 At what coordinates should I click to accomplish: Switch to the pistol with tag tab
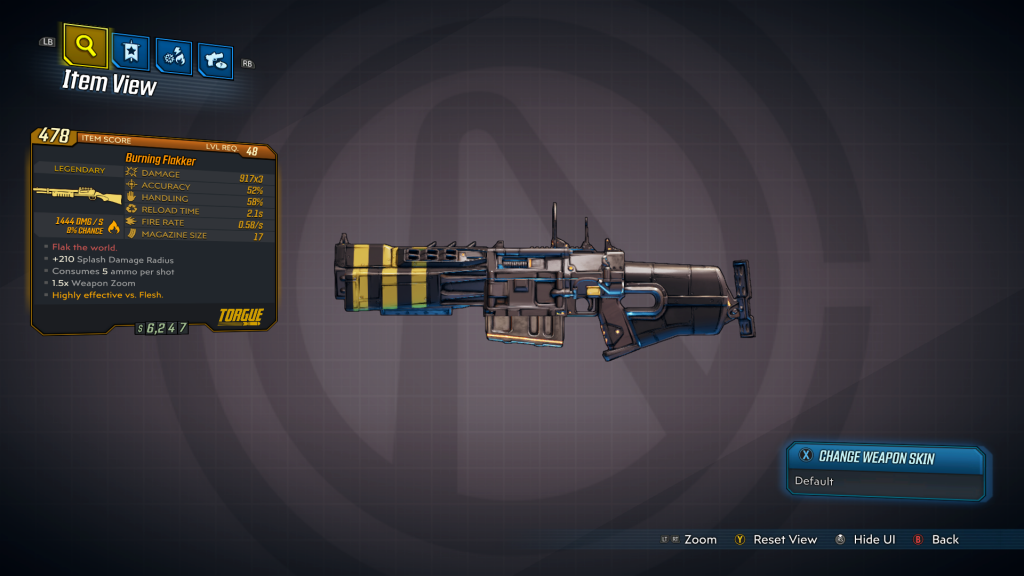pyautogui.click(x=215, y=60)
